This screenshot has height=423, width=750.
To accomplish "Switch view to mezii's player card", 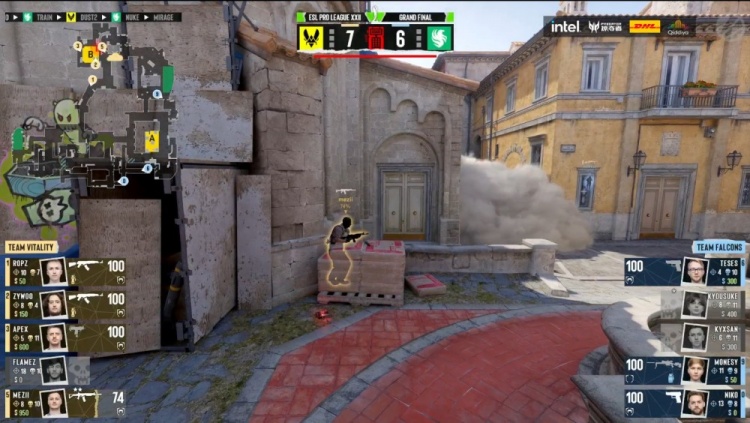I will (x=66, y=403).
